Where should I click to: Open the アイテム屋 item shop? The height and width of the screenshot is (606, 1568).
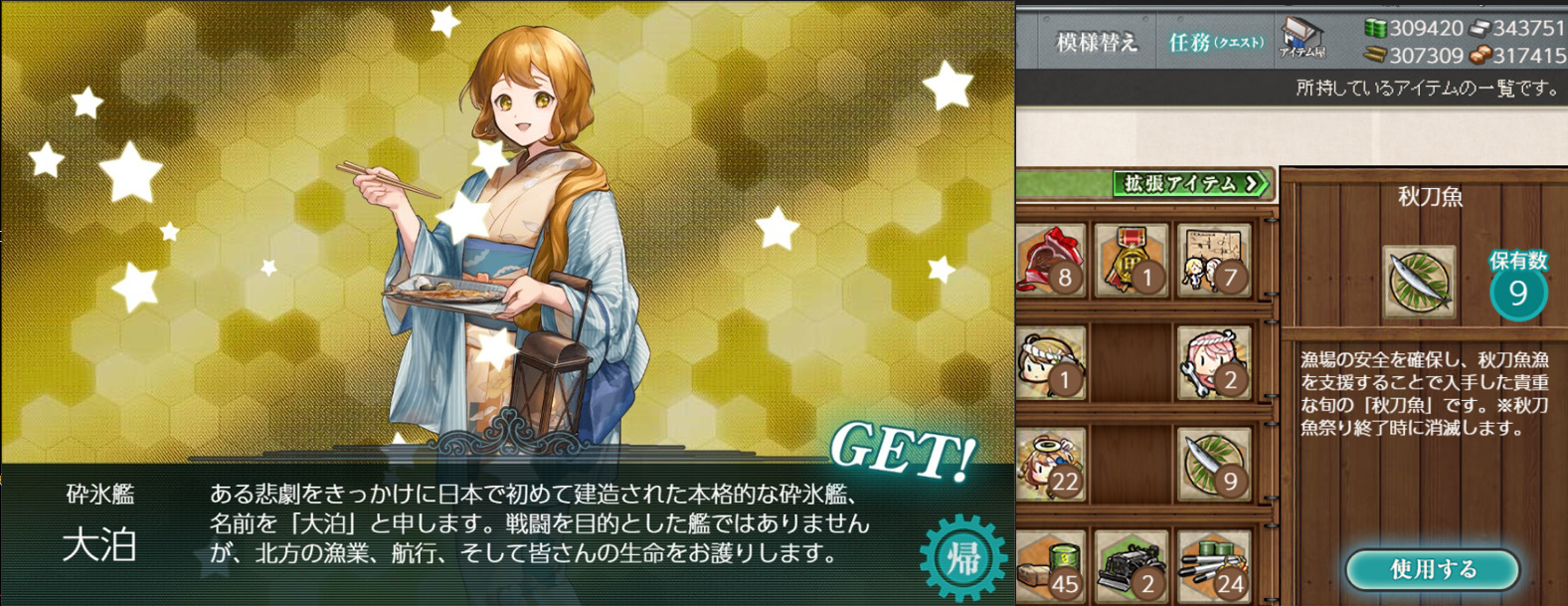[1302, 38]
